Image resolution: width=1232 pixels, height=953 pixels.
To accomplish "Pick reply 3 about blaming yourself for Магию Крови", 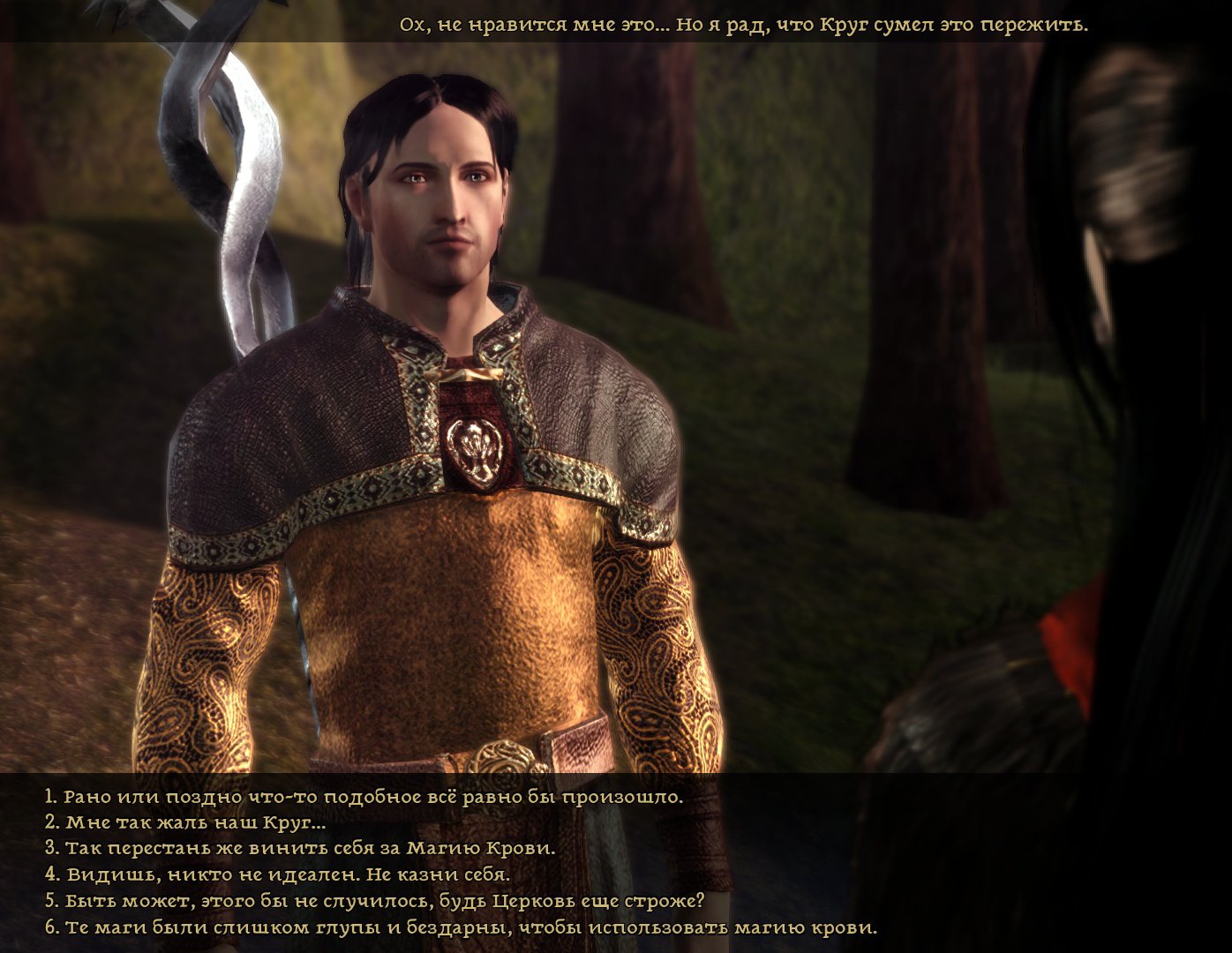I will pyautogui.click(x=300, y=849).
